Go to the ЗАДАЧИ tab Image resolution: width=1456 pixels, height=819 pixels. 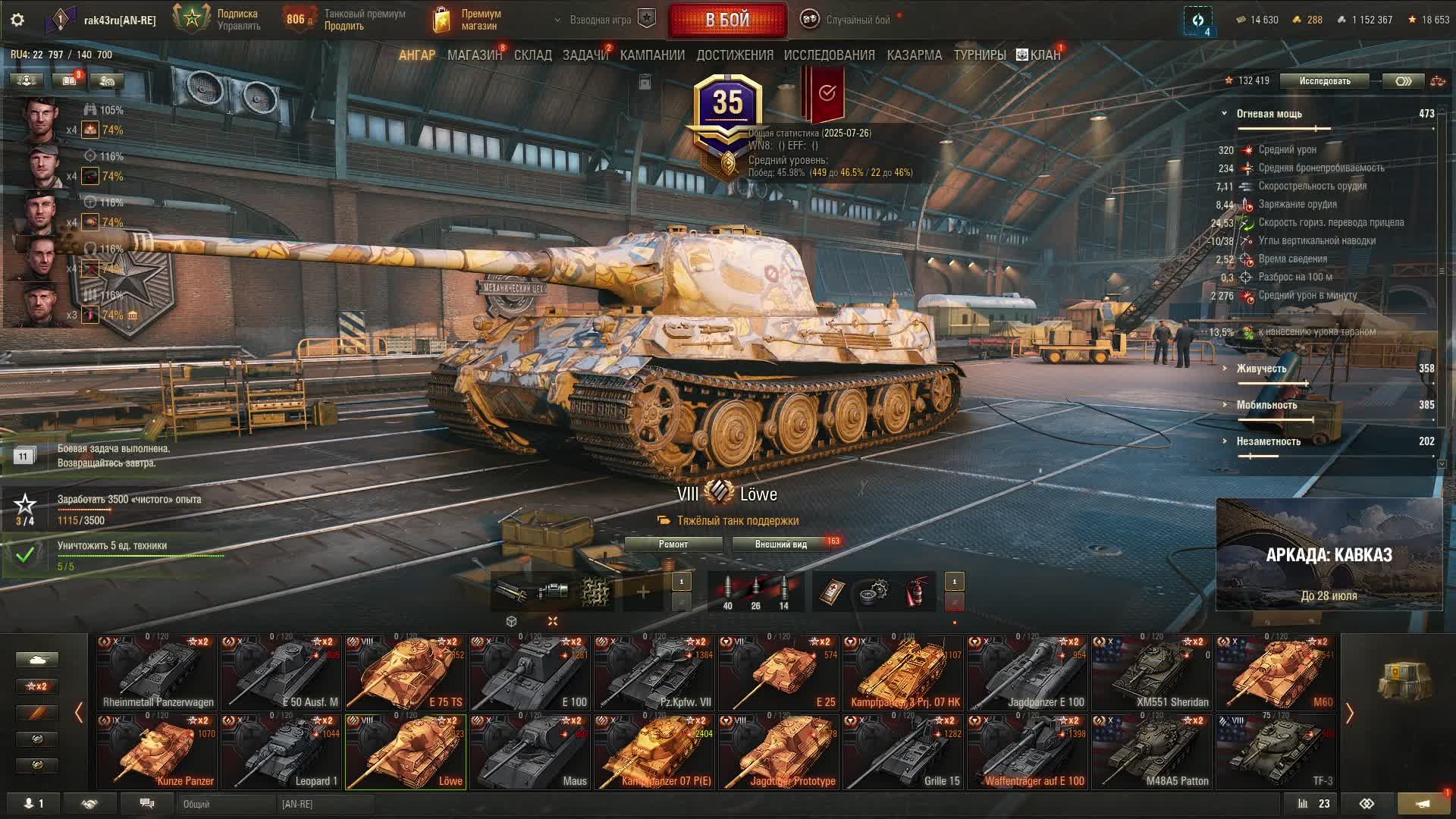(x=585, y=55)
